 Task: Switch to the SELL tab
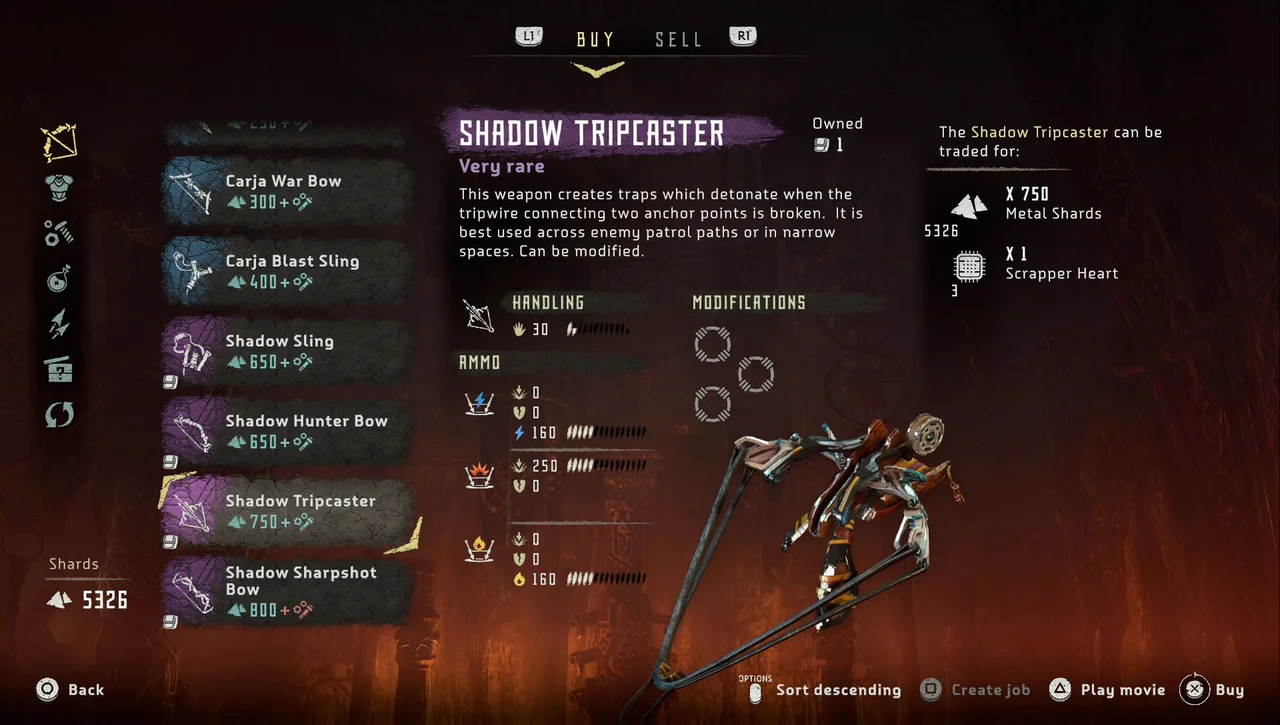[x=678, y=39]
